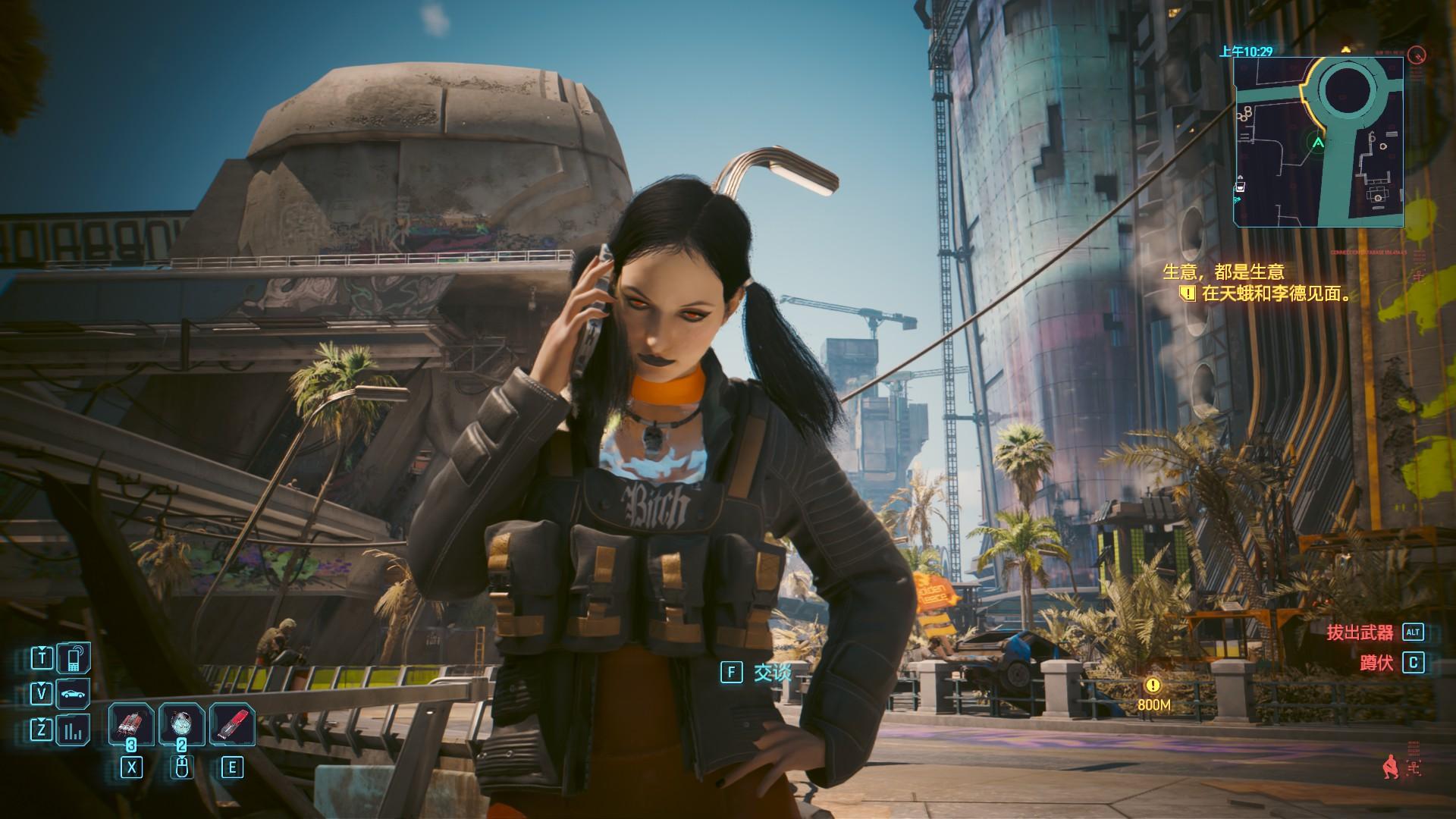Viewport: 1456px width, 819px height.
Task: Call your vehicle with the car icon
Action: point(74,694)
